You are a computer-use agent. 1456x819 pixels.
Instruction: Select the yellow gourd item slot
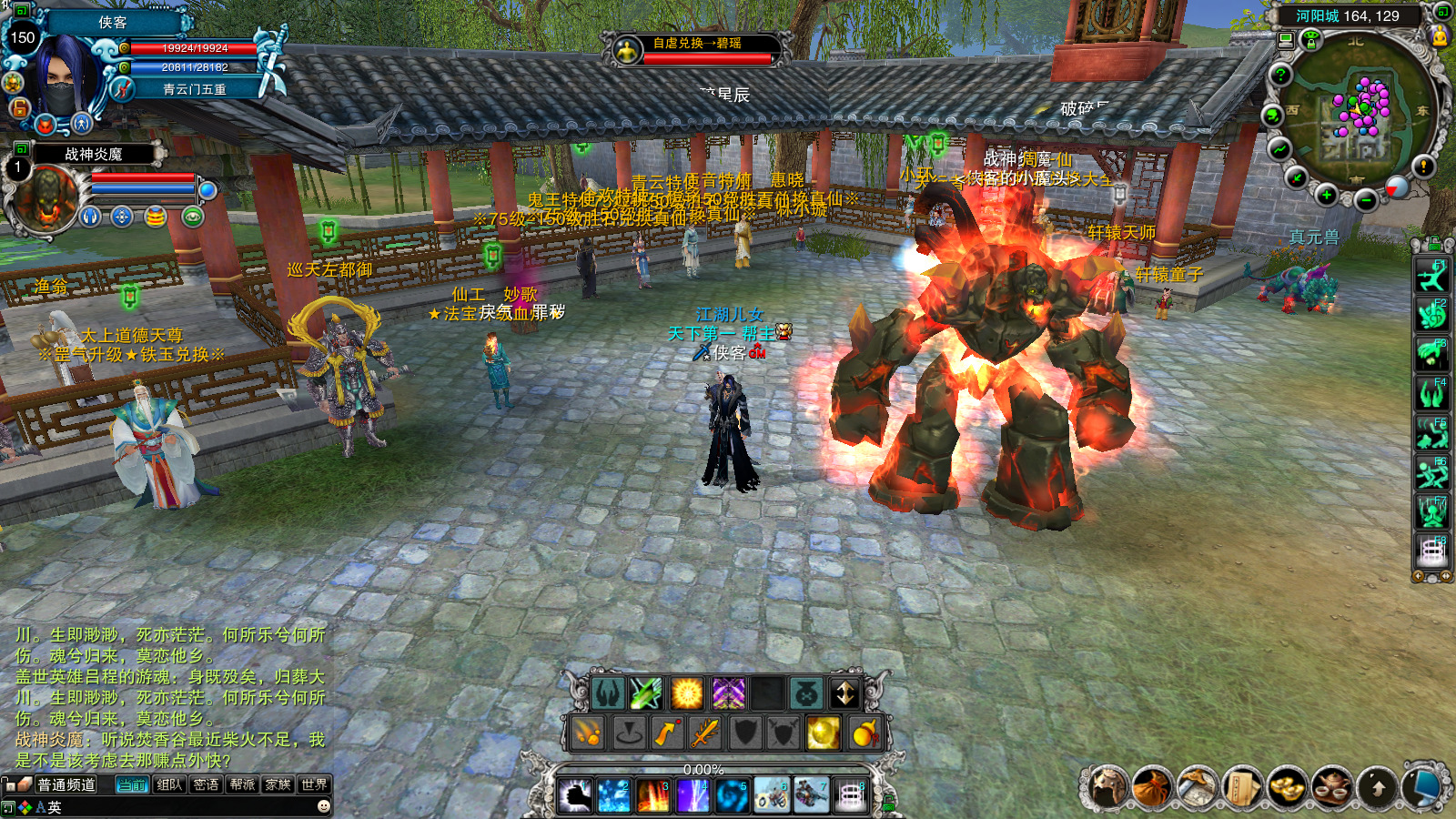click(863, 733)
